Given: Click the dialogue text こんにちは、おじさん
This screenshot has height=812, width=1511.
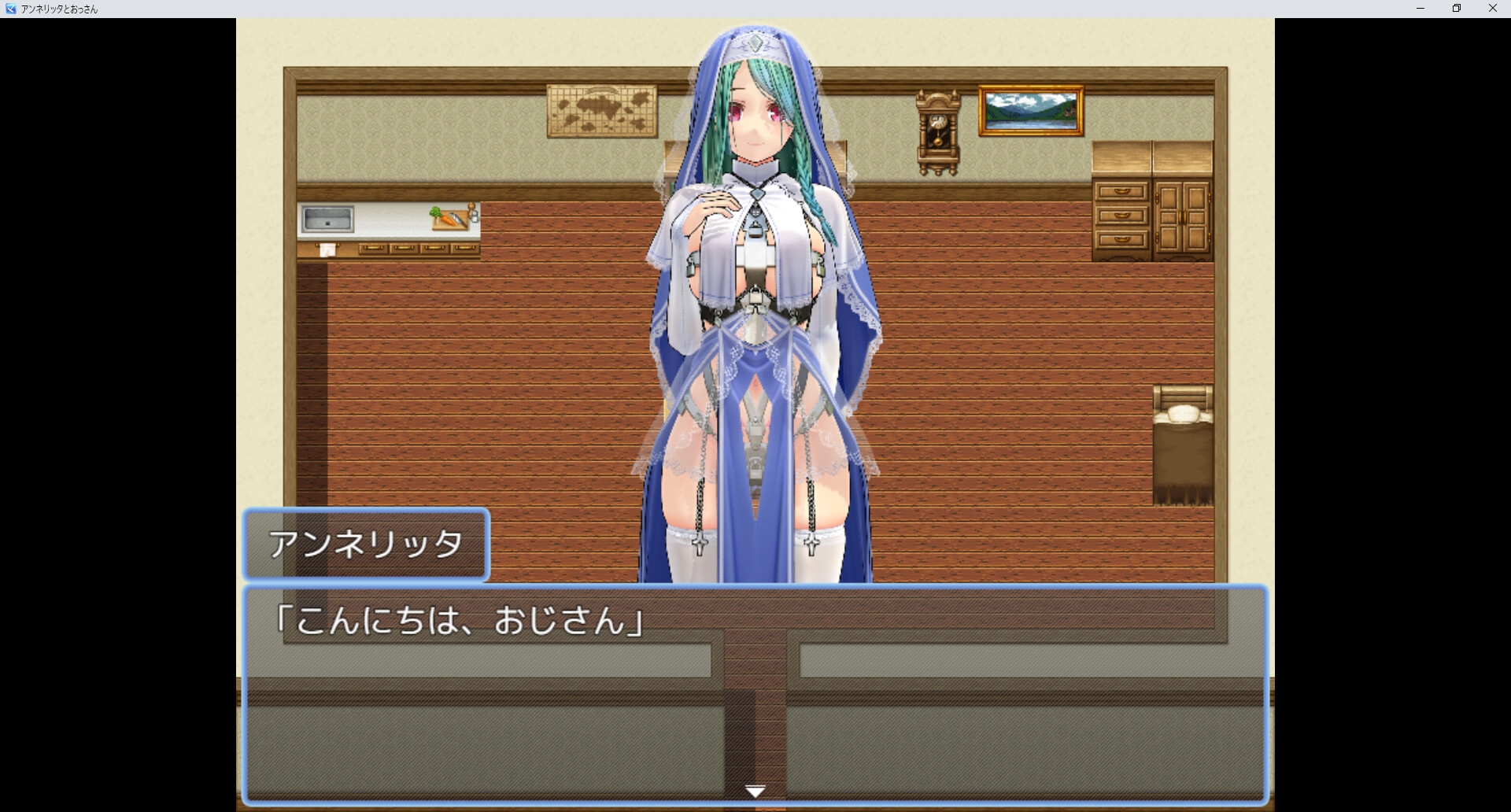Looking at the screenshot, I should [x=459, y=620].
